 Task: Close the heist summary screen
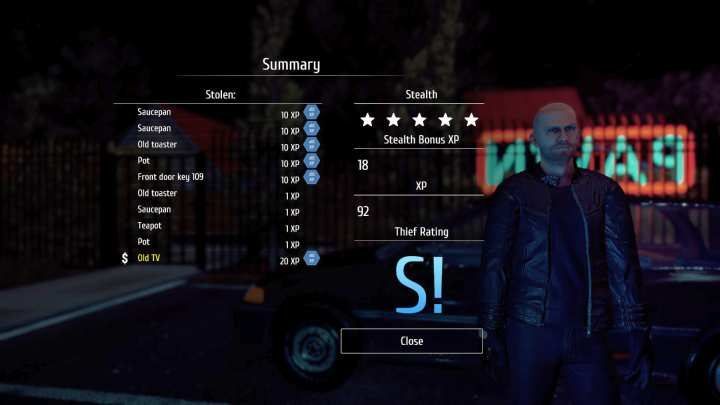[x=411, y=341]
